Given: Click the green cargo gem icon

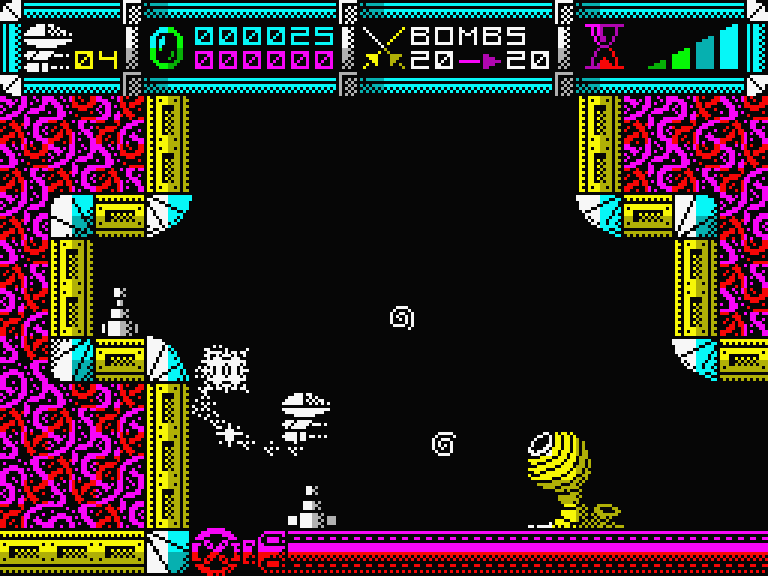Looking at the screenshot, I should 167,47.
